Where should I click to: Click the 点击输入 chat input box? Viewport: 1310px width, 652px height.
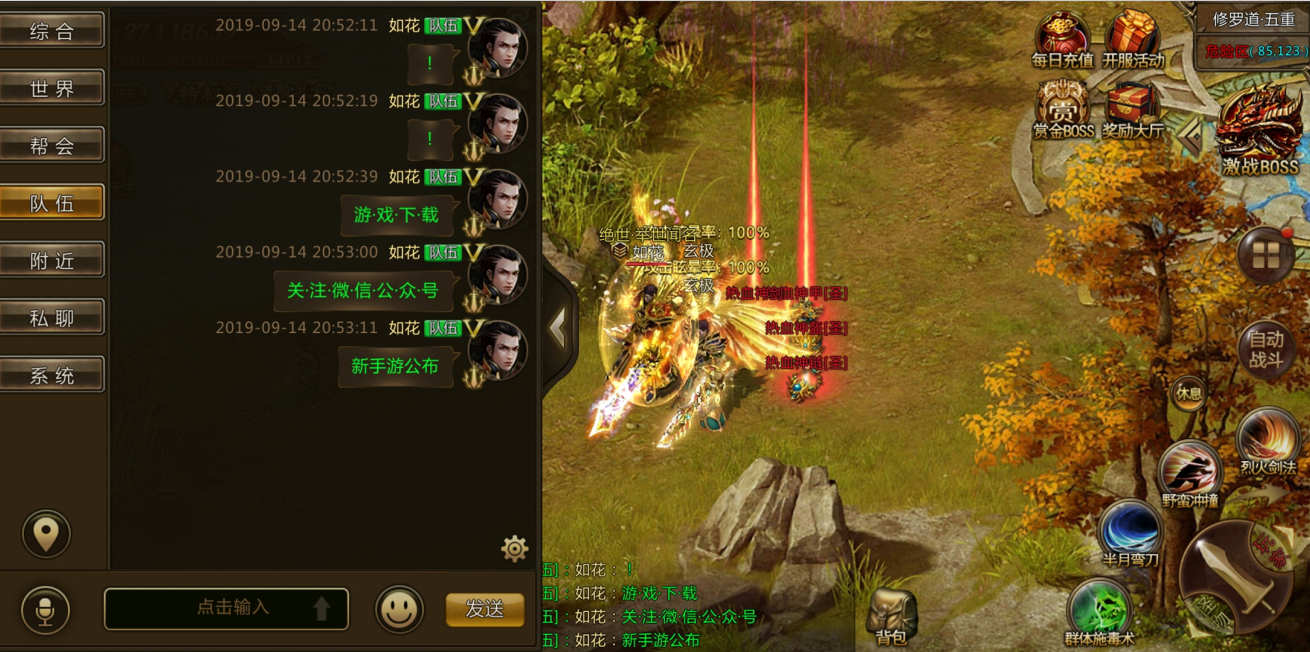pos(226,608)
